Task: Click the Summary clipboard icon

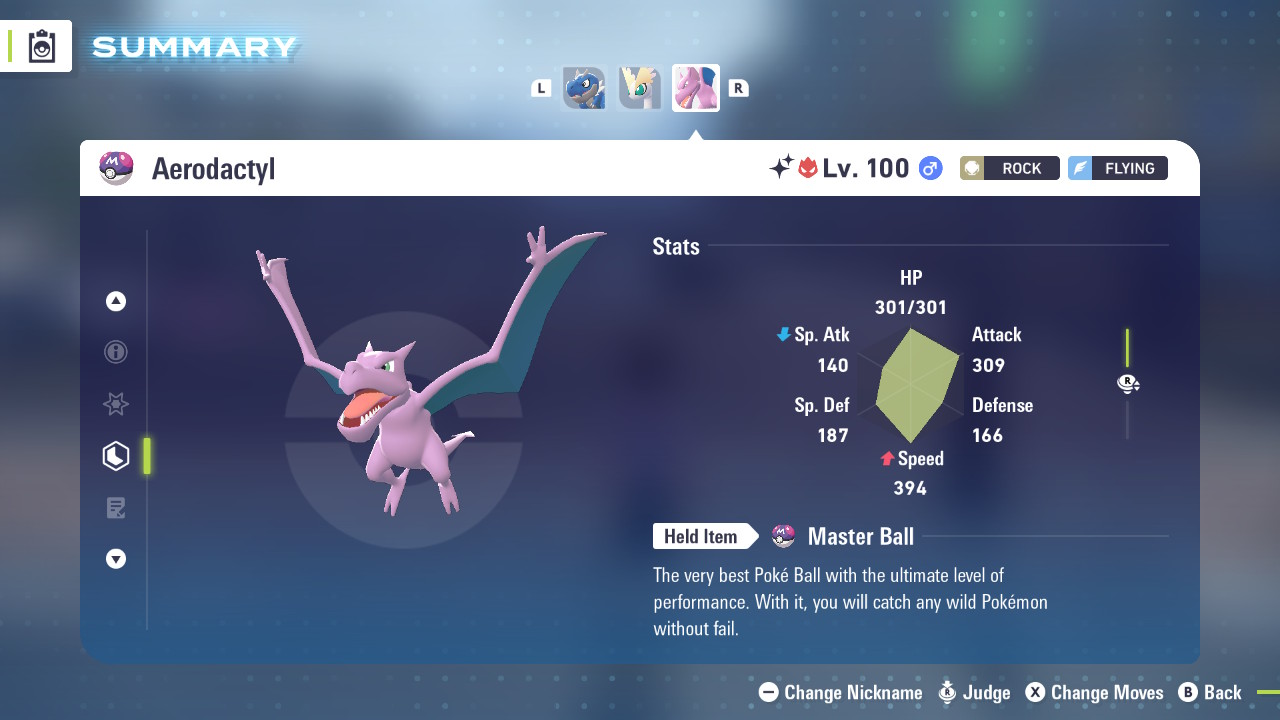Action: [x=41, y=46]
